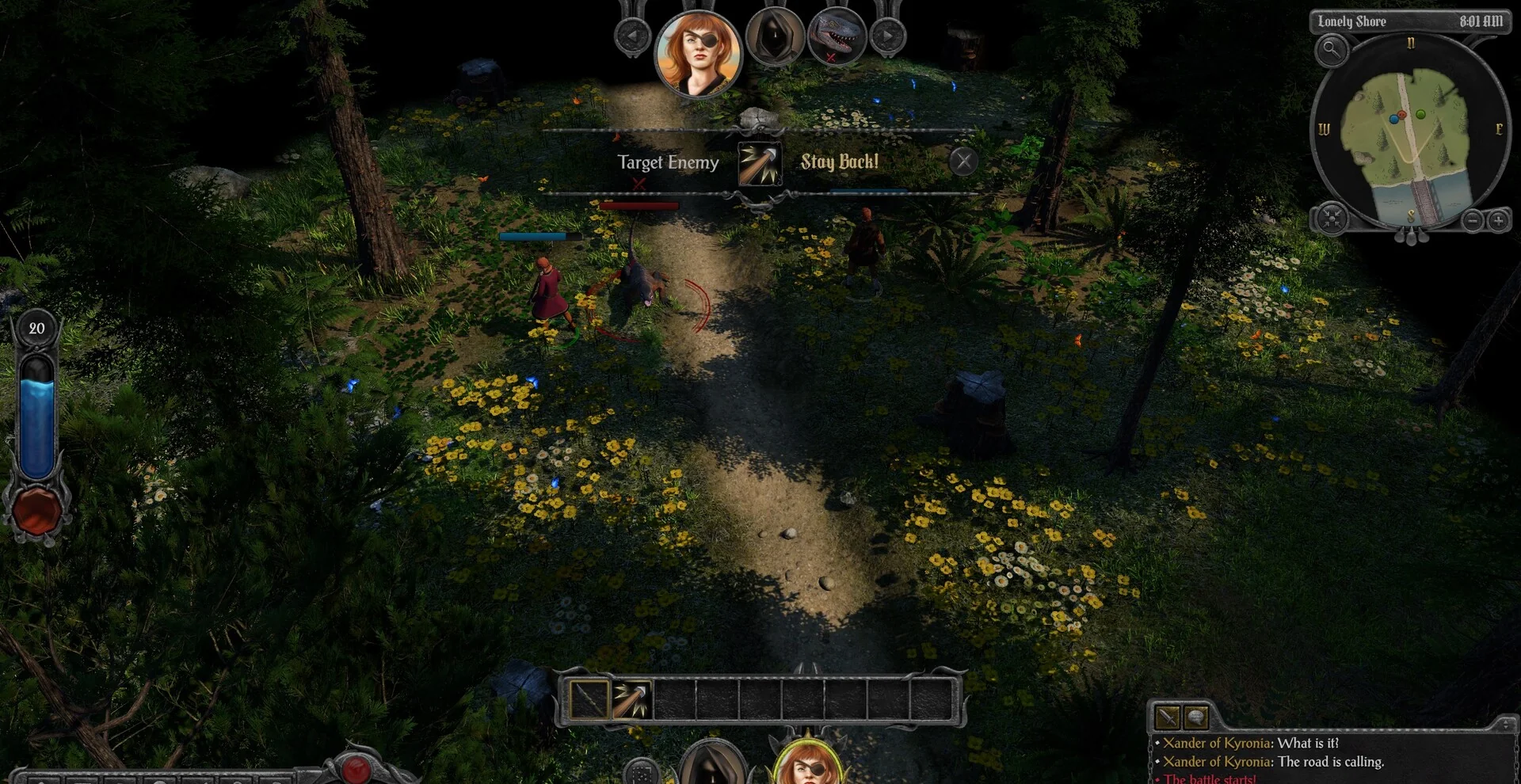The width and height of the screenshot is (1521, 784).
Task: Select the hooded figure turn portrait
Action: tap(774, 37)
